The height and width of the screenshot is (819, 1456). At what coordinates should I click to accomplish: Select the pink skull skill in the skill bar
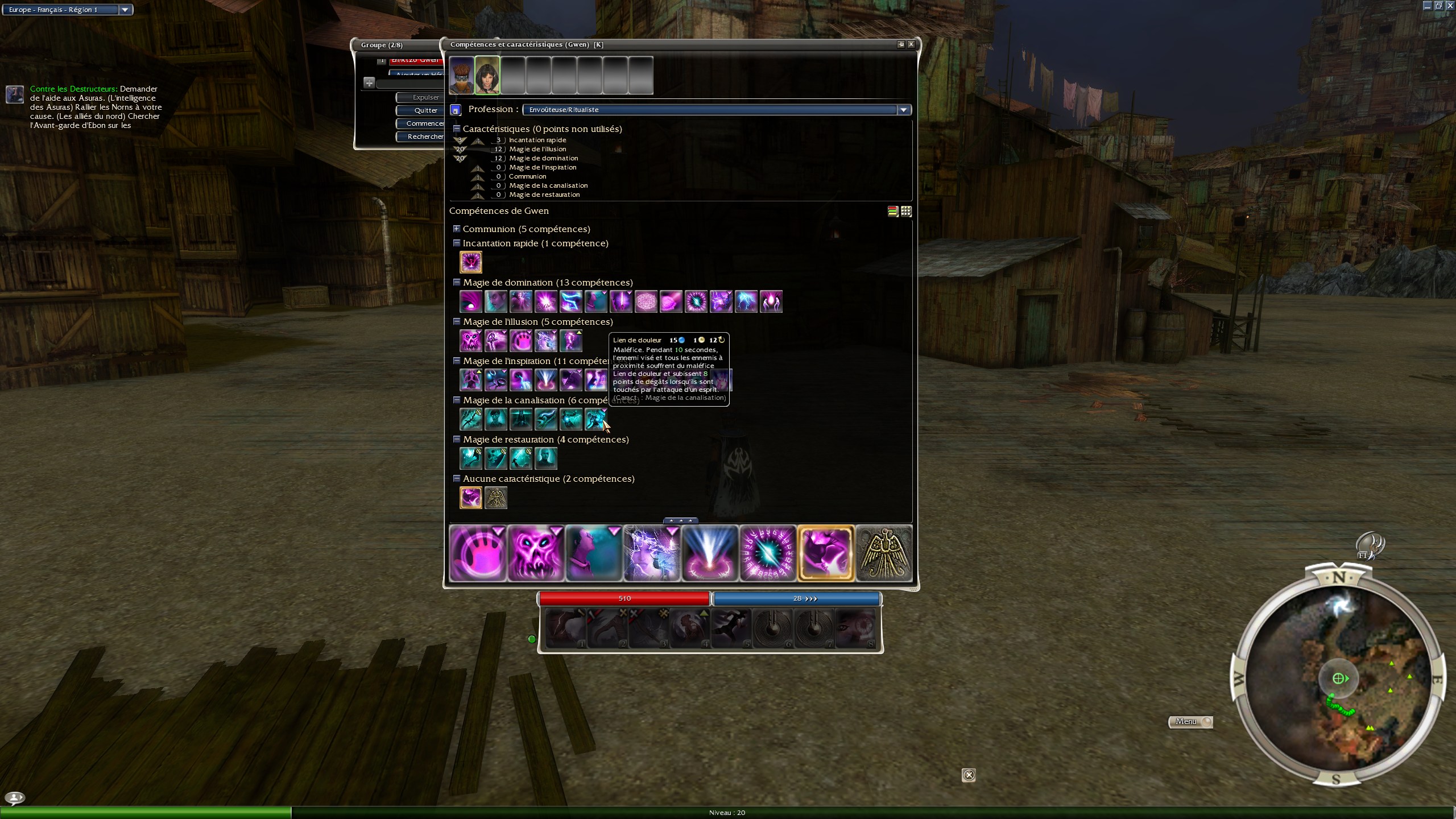536,553
